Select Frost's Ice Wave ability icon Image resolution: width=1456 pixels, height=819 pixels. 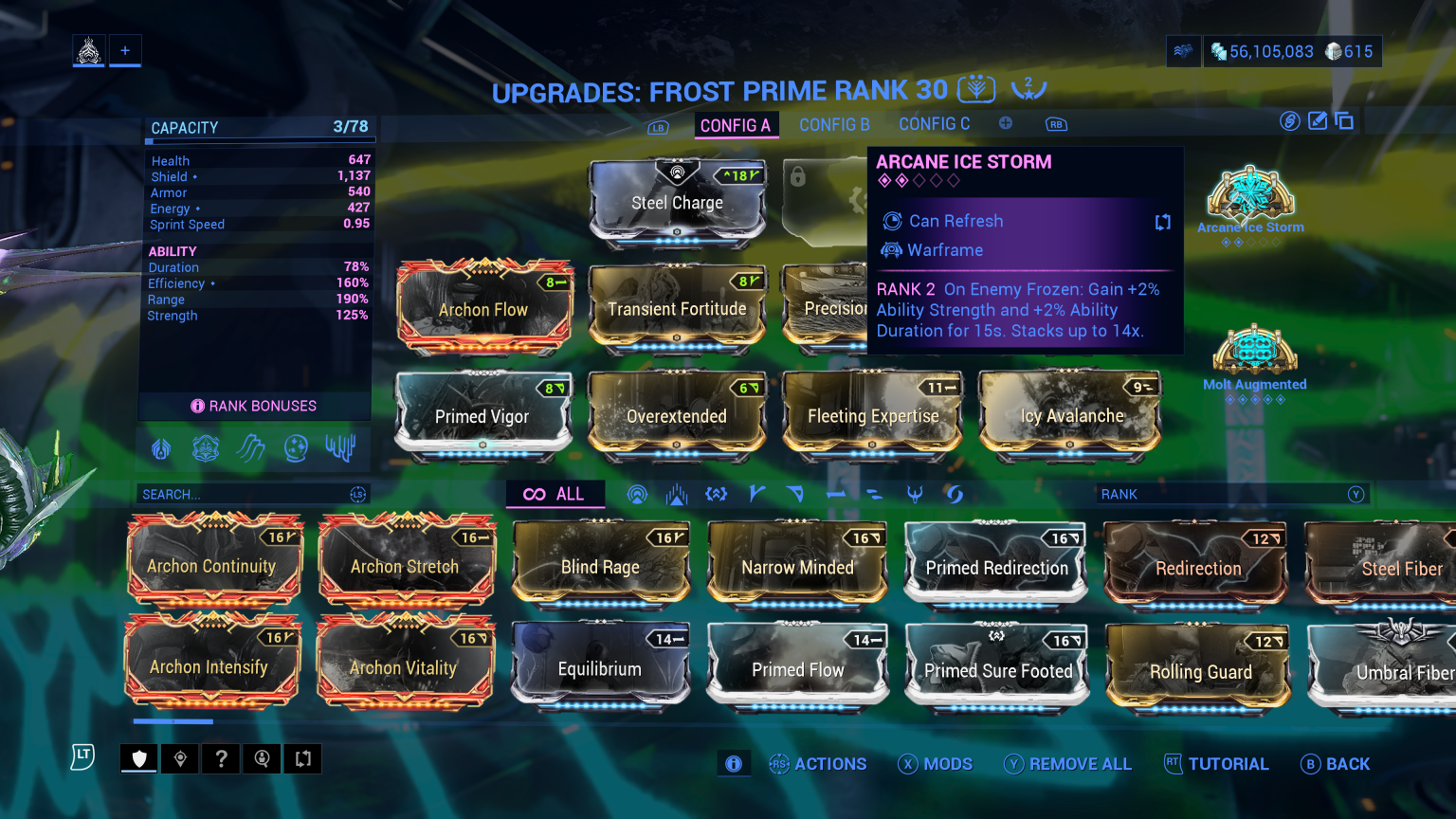[250, 448]
